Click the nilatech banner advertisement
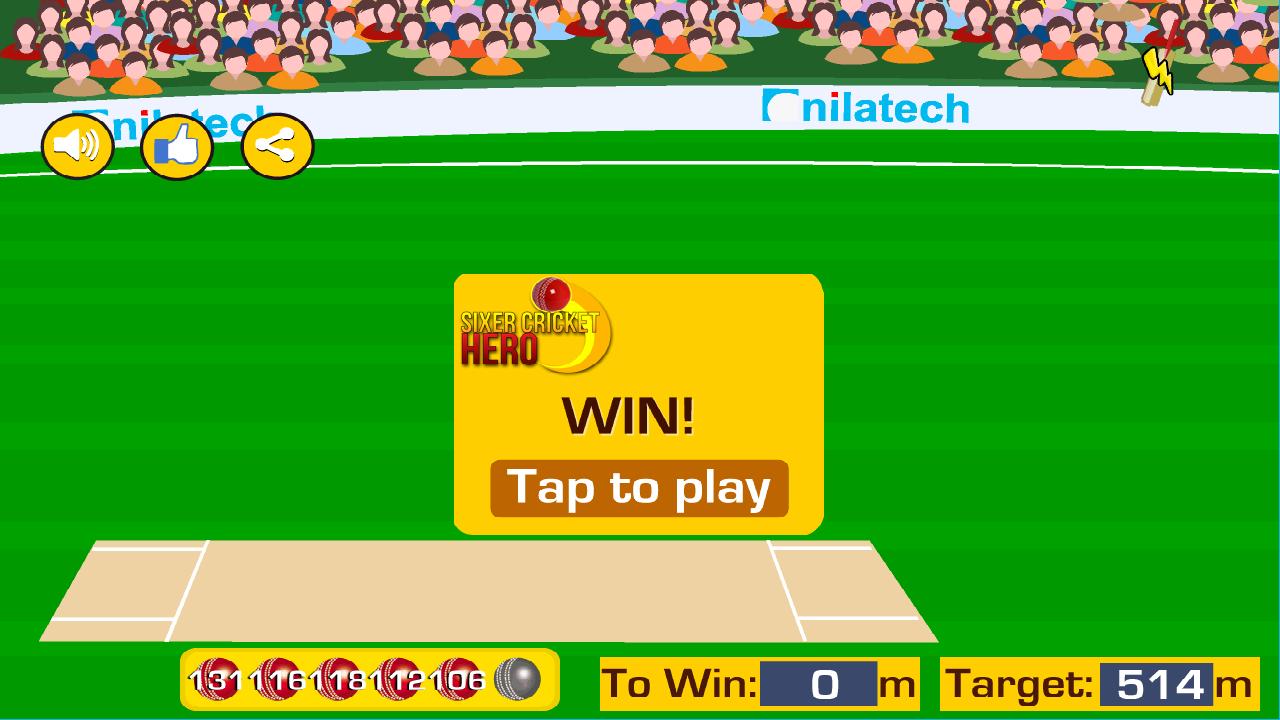The image size is (1280, 720). click(x=865, y=108)
